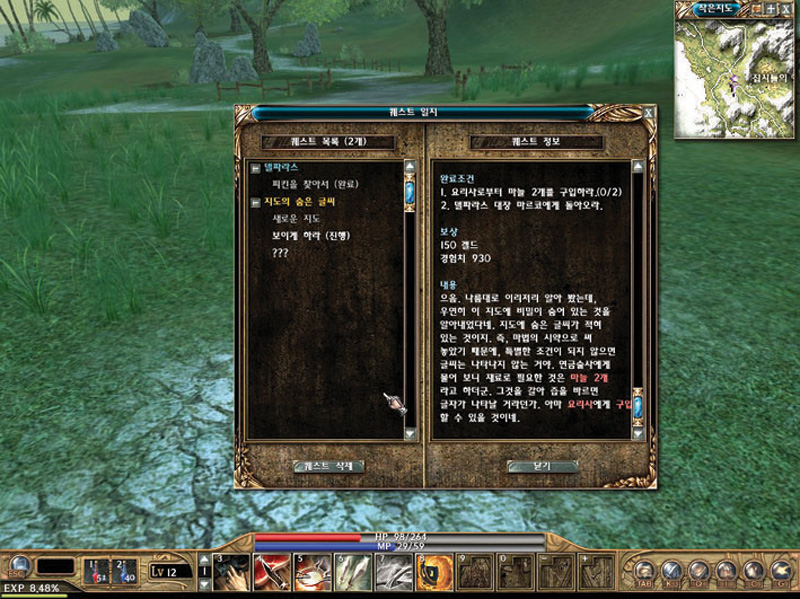Select the ??? unknown quest entry
800x599 pixels.
[x=280, y=252]
